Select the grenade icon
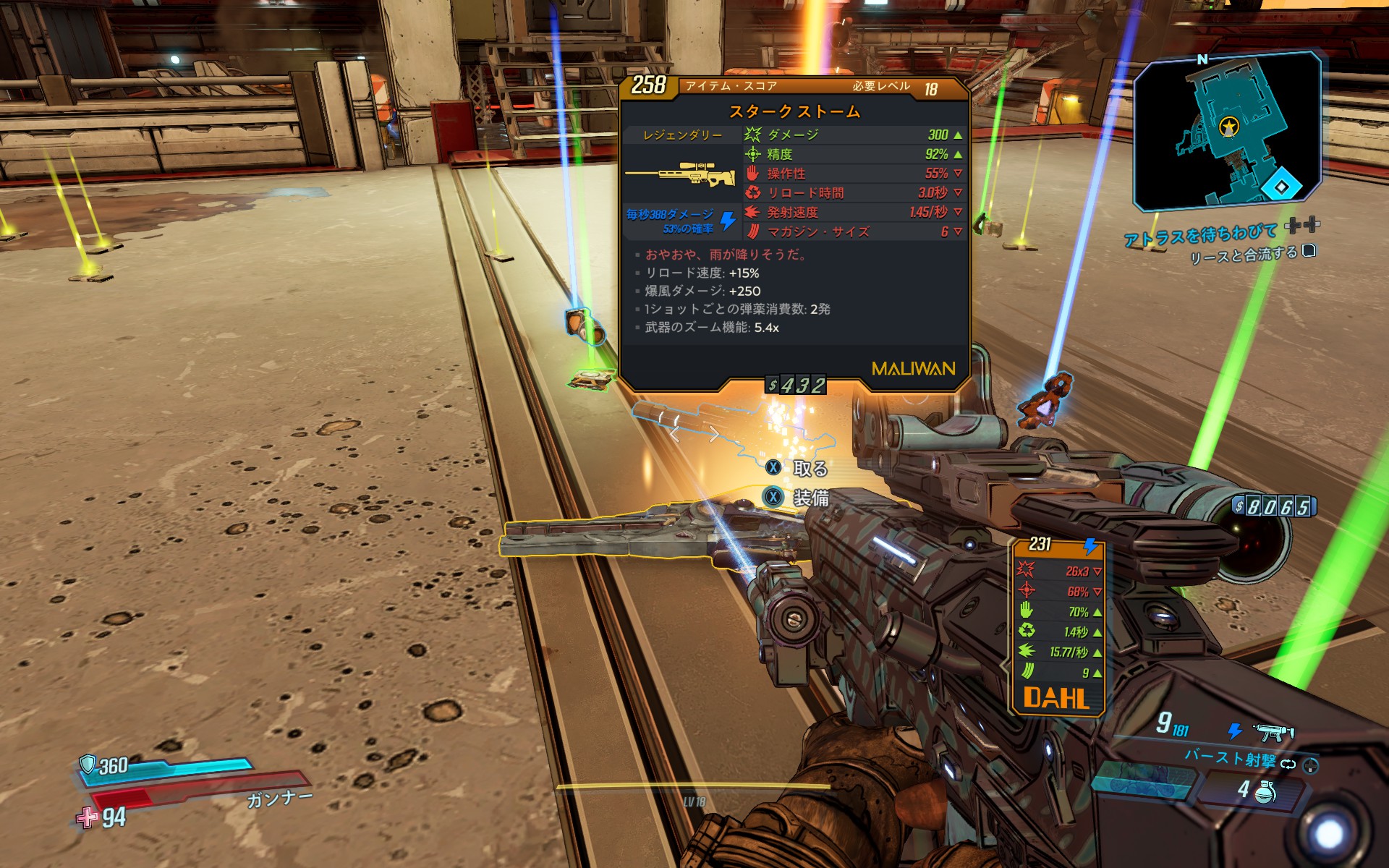This screenshot has width=1389, height=868. pyautogui.click(x=1264, y=791)
